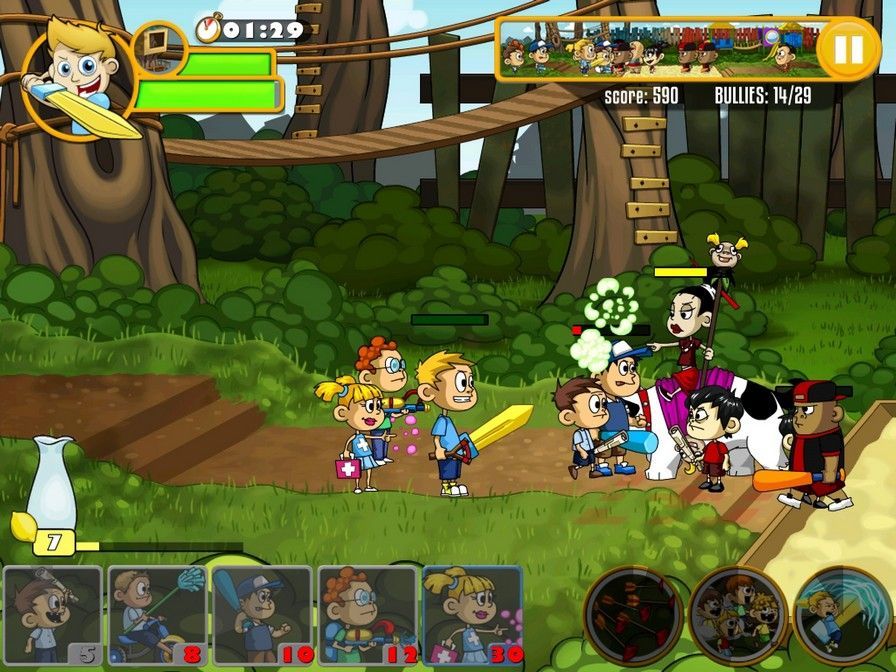Deploy the baseball bat kid costing 10

pyautogui.click(x=262, y=615)
